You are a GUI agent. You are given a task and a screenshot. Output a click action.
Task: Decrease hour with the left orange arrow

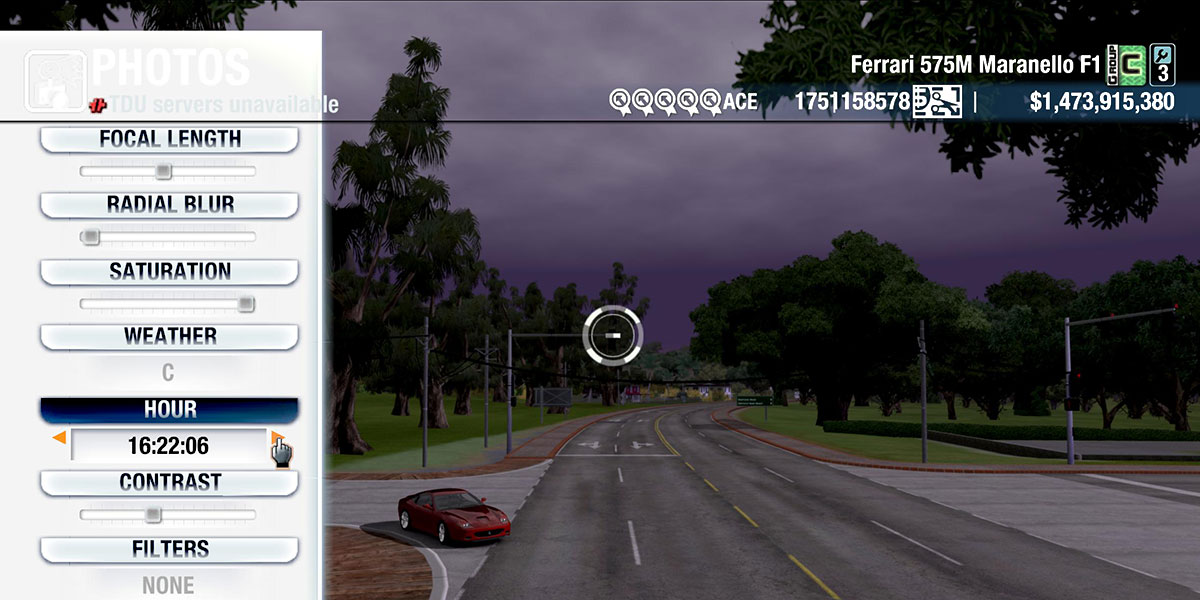pos(60,438)
